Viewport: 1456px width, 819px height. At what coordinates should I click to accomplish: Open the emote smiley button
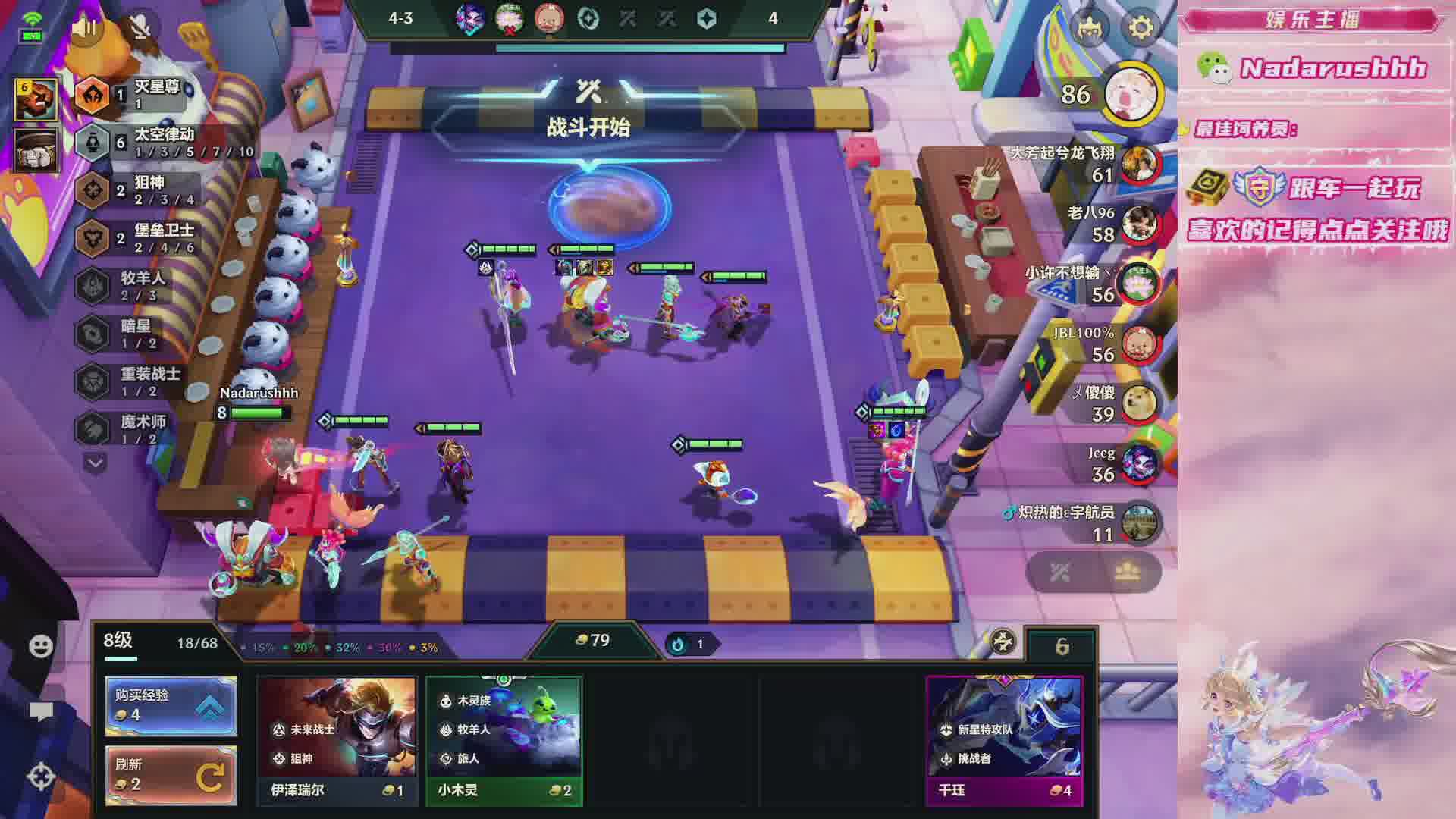41,645
